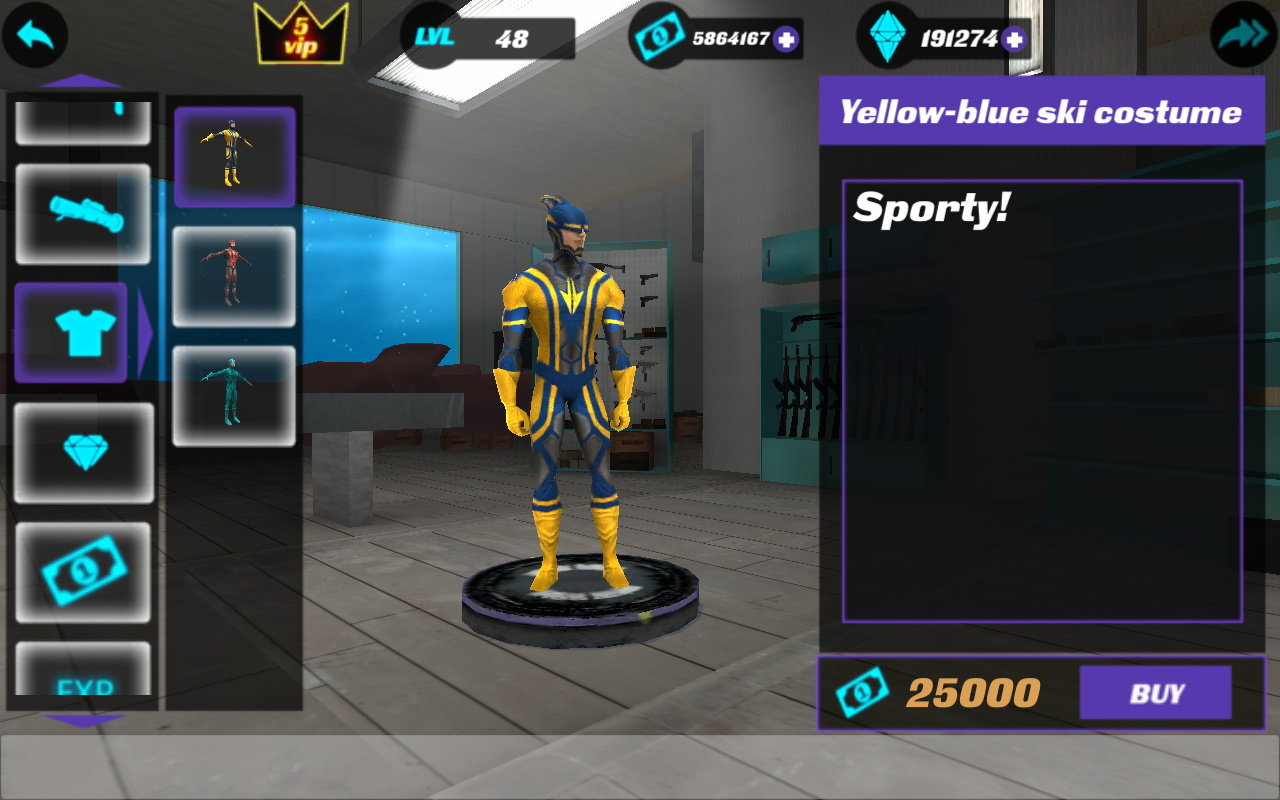This screenshot has height=800, width=1280.
Task: Skip forward with the double-arrow button
Action: point(1243,36)
